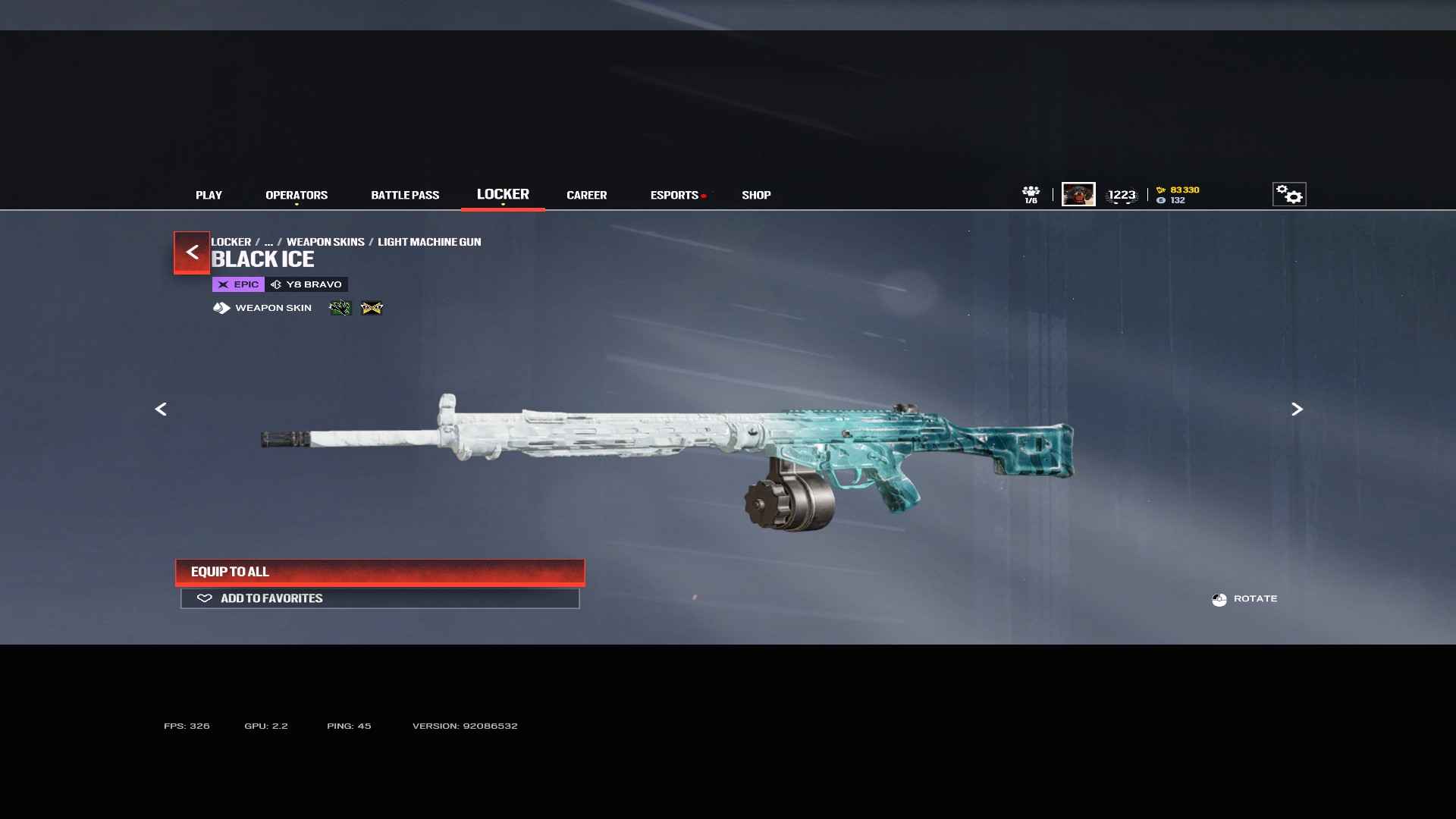Click the player profile avatar

(1078, 194)
